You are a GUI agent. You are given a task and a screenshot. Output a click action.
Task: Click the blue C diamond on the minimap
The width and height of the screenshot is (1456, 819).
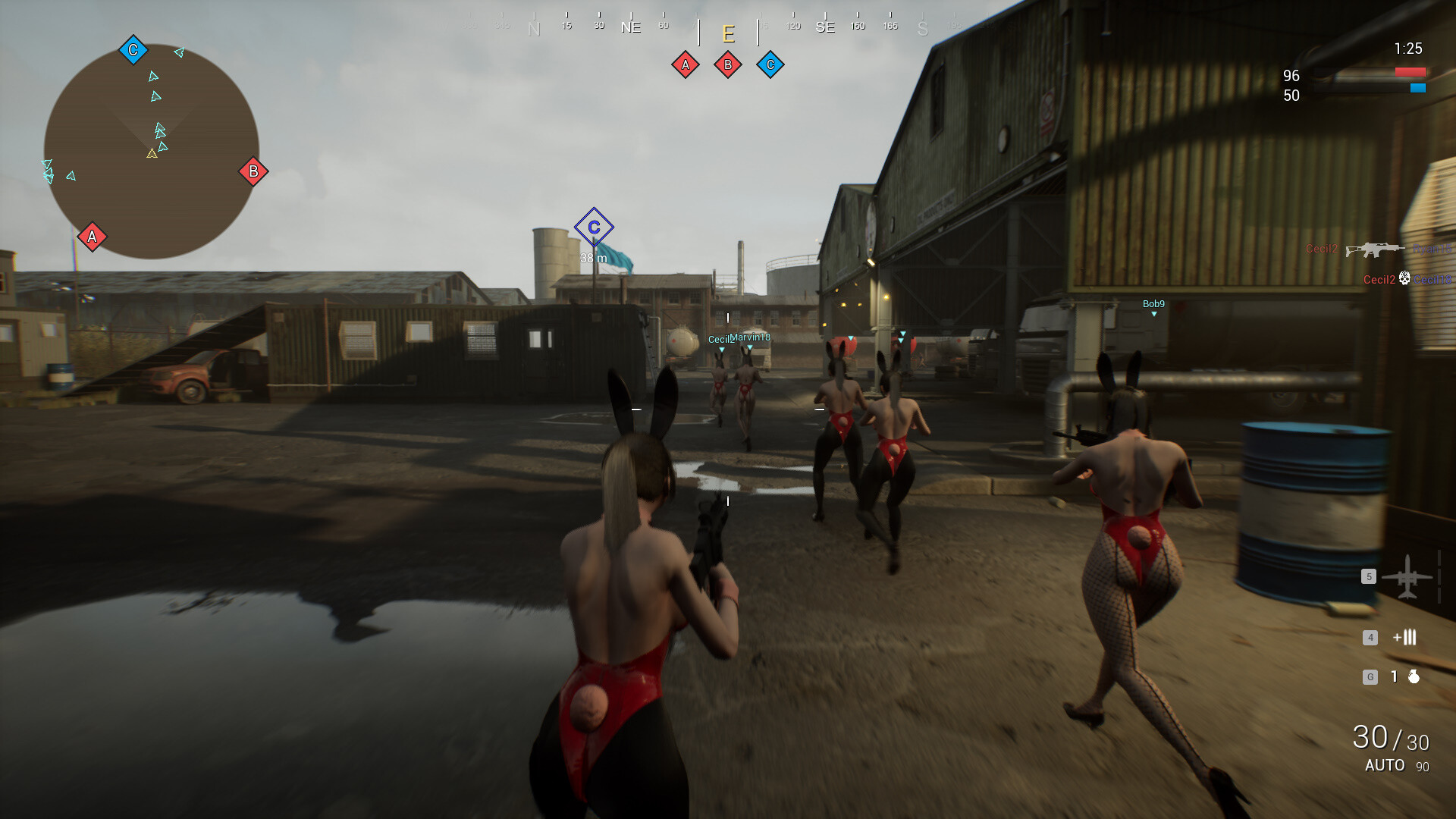click(x=133, y=49)
